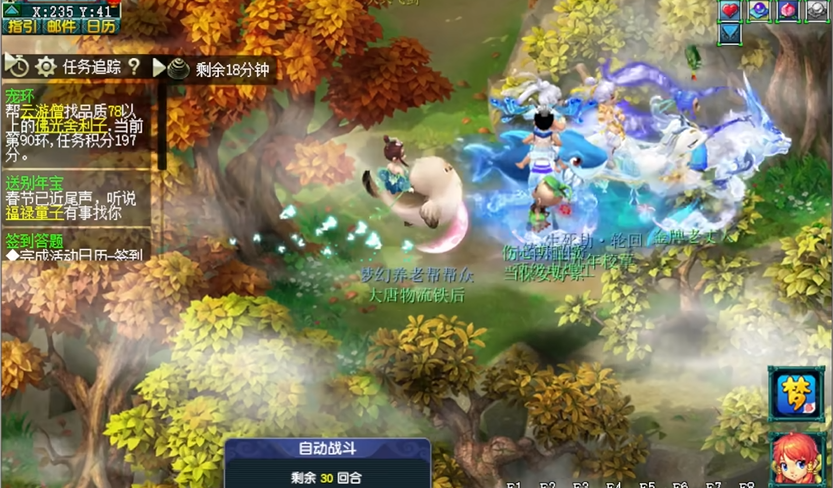The height and width of the screenshot is (488, 833).
Task: Open the 指引 guide button
Action: click(22, 26)
